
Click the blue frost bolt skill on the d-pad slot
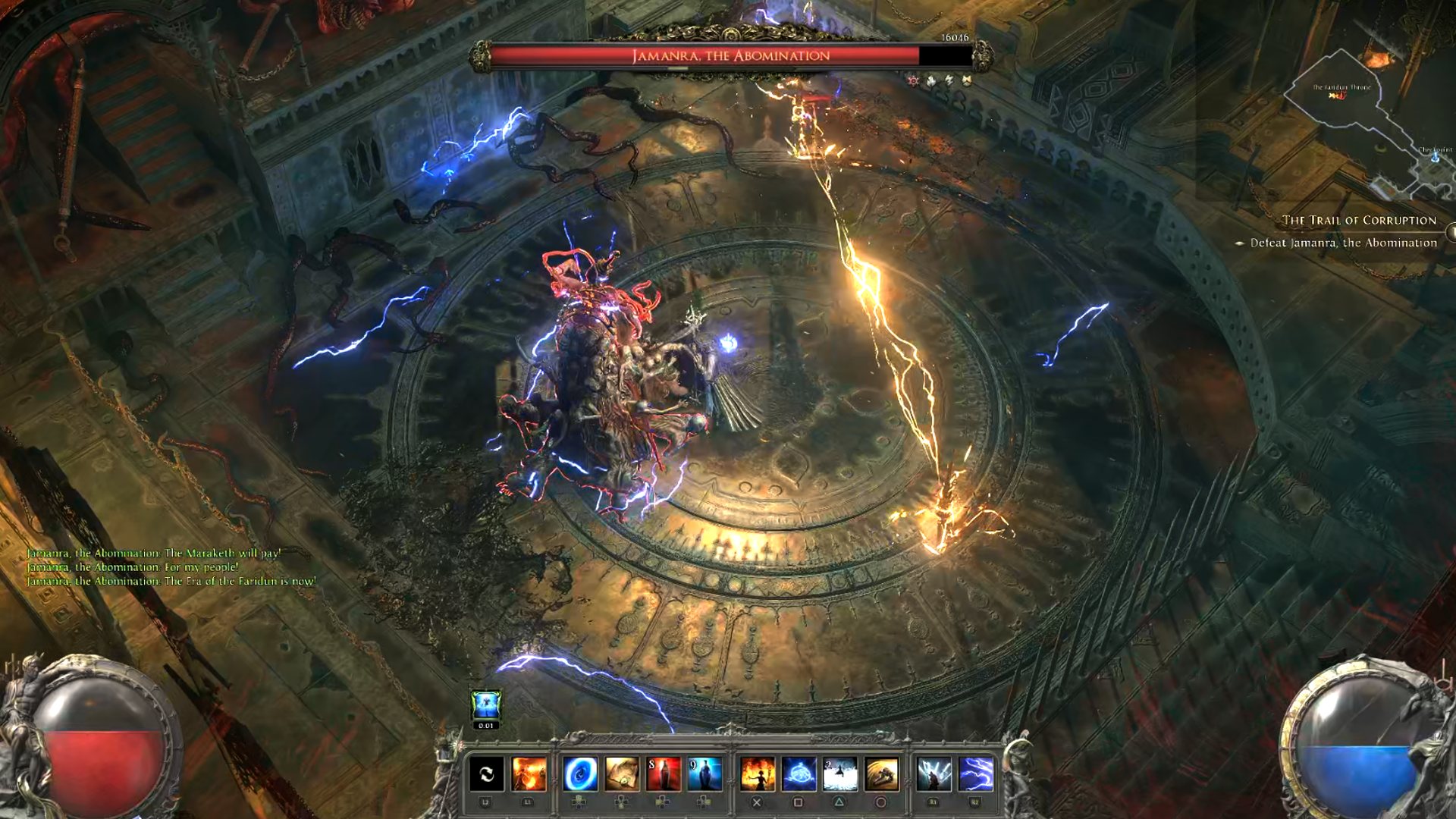pyautogui.click(x=580, y=772)
